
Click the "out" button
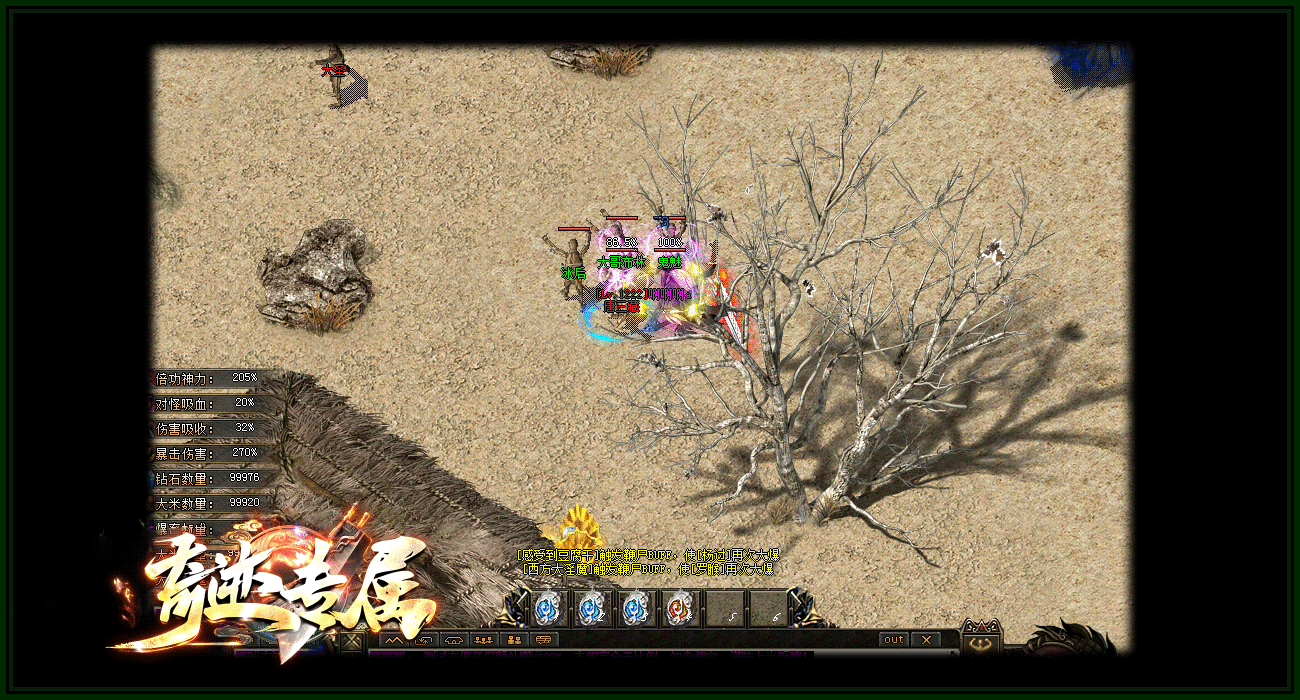(x=893, y=640)
